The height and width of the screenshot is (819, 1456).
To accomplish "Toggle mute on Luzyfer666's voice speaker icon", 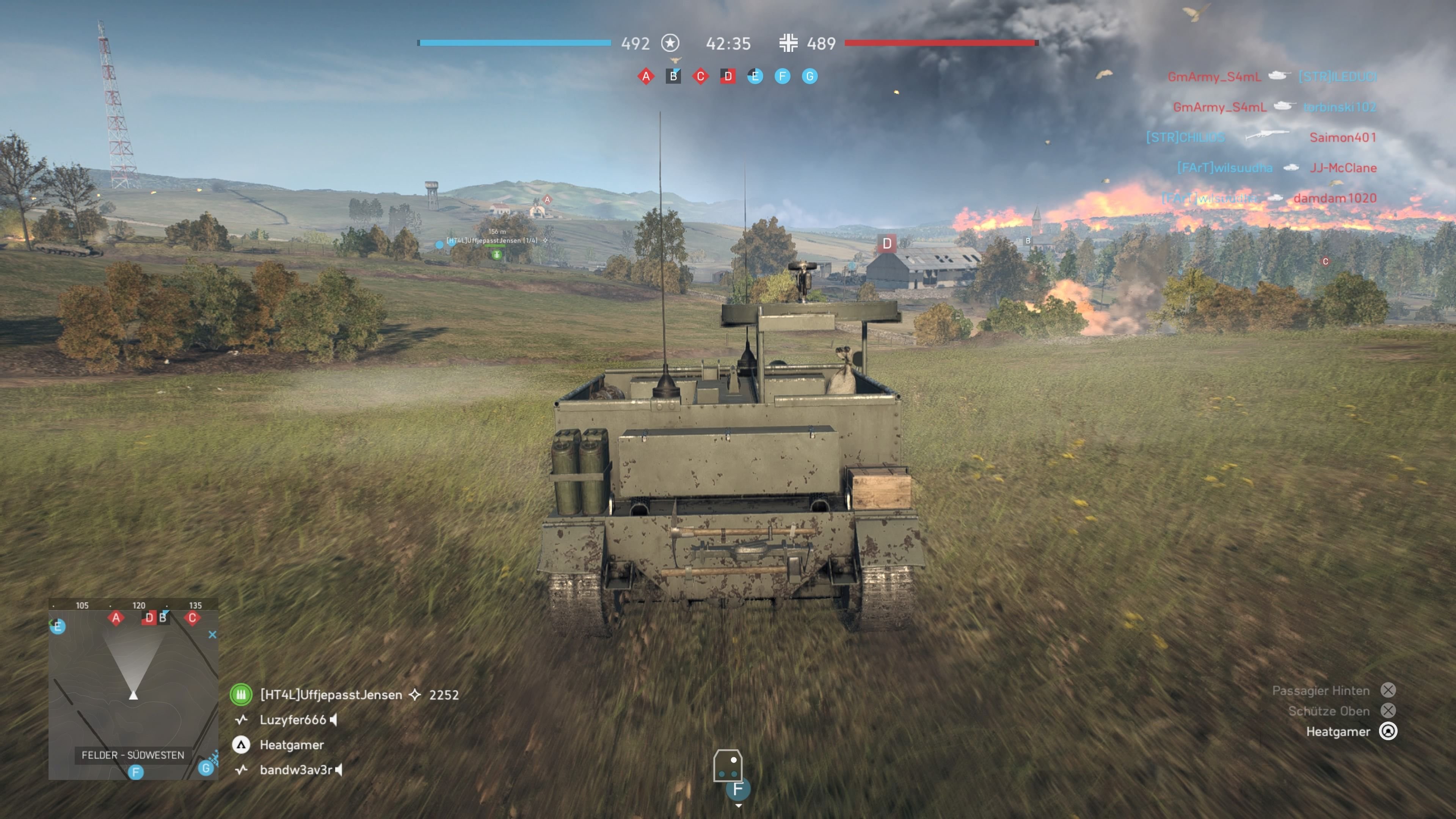I will pyautogui.click(x=333, y=720).
